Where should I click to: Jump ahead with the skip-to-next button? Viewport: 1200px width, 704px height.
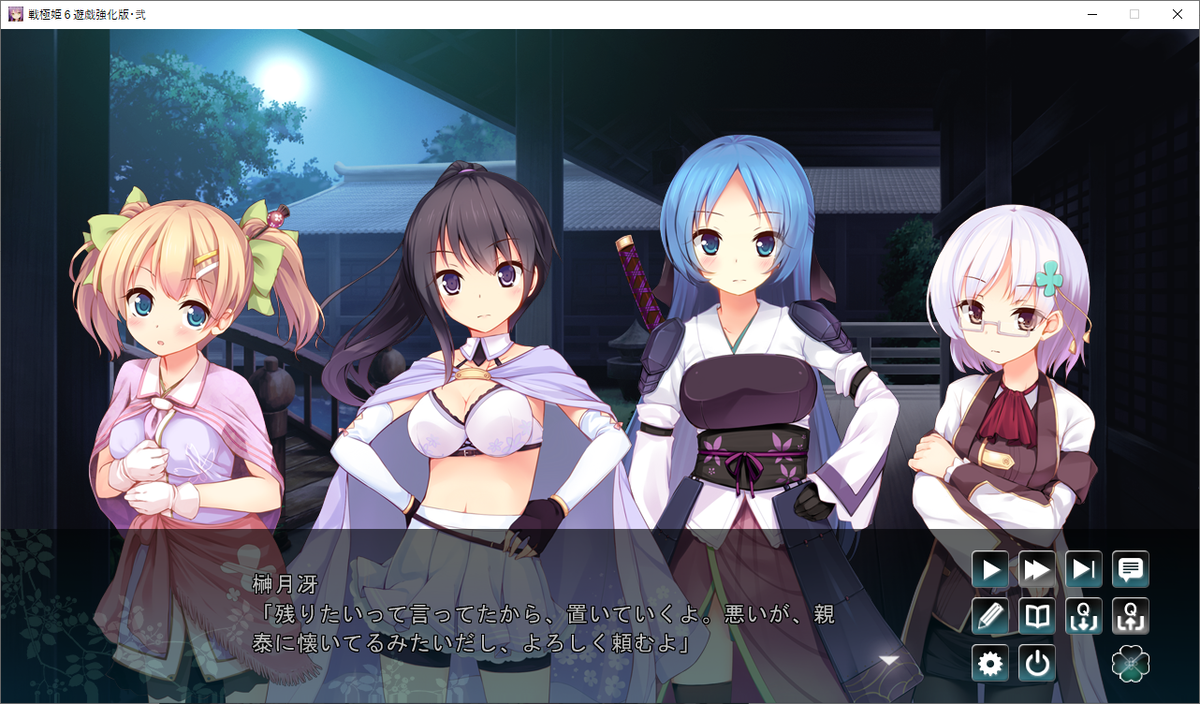[x=1084, y=570]
